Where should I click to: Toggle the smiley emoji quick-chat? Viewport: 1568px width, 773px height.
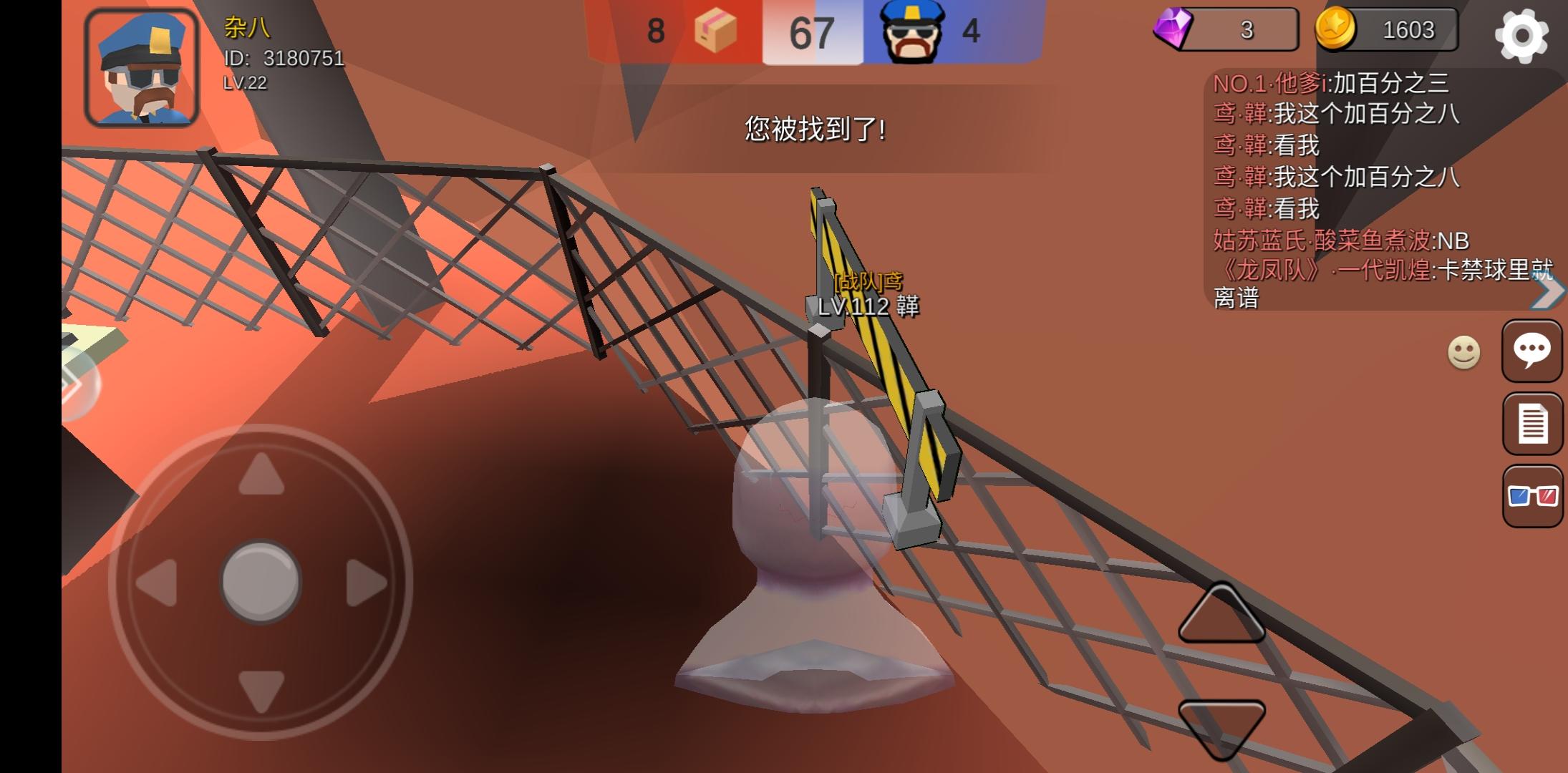pos(1463,354)
